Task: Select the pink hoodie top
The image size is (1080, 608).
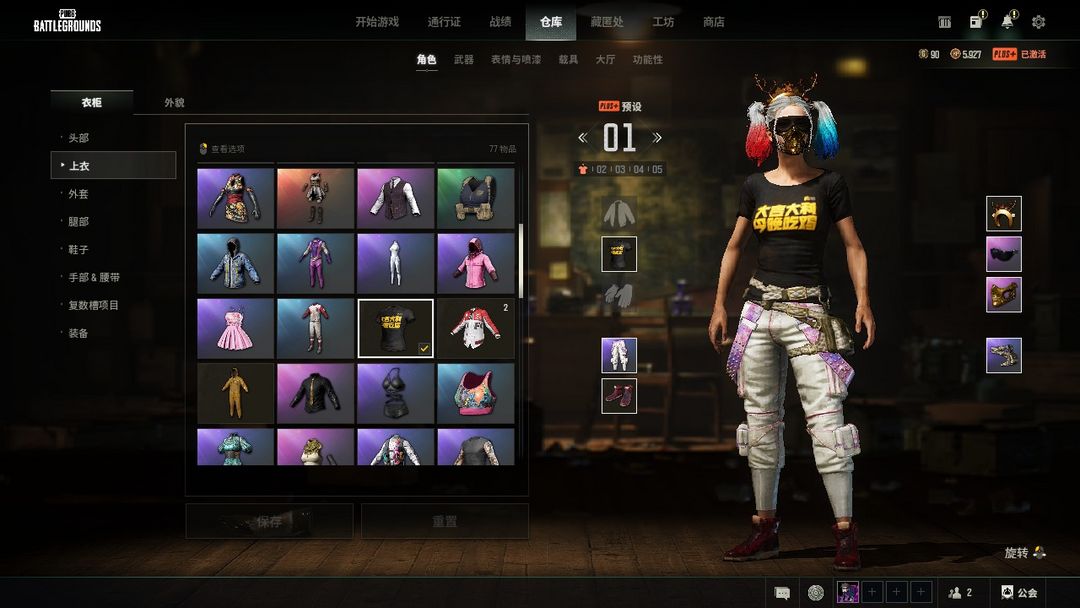Action: (x=476, y=263)
